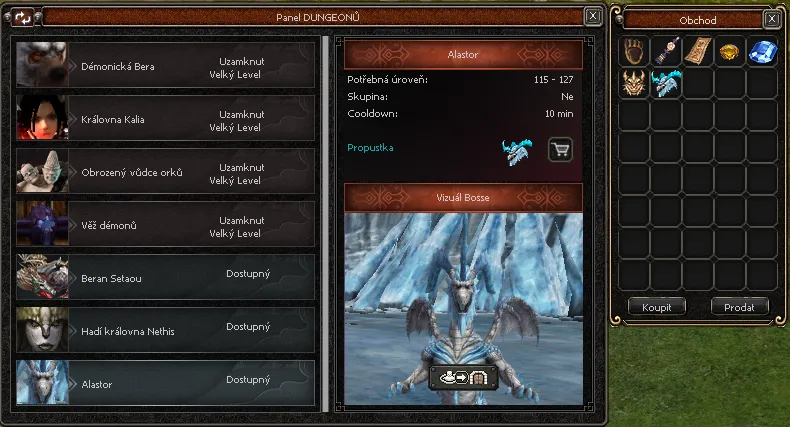Close the Obchod shop window

click(x=771, y=19)
